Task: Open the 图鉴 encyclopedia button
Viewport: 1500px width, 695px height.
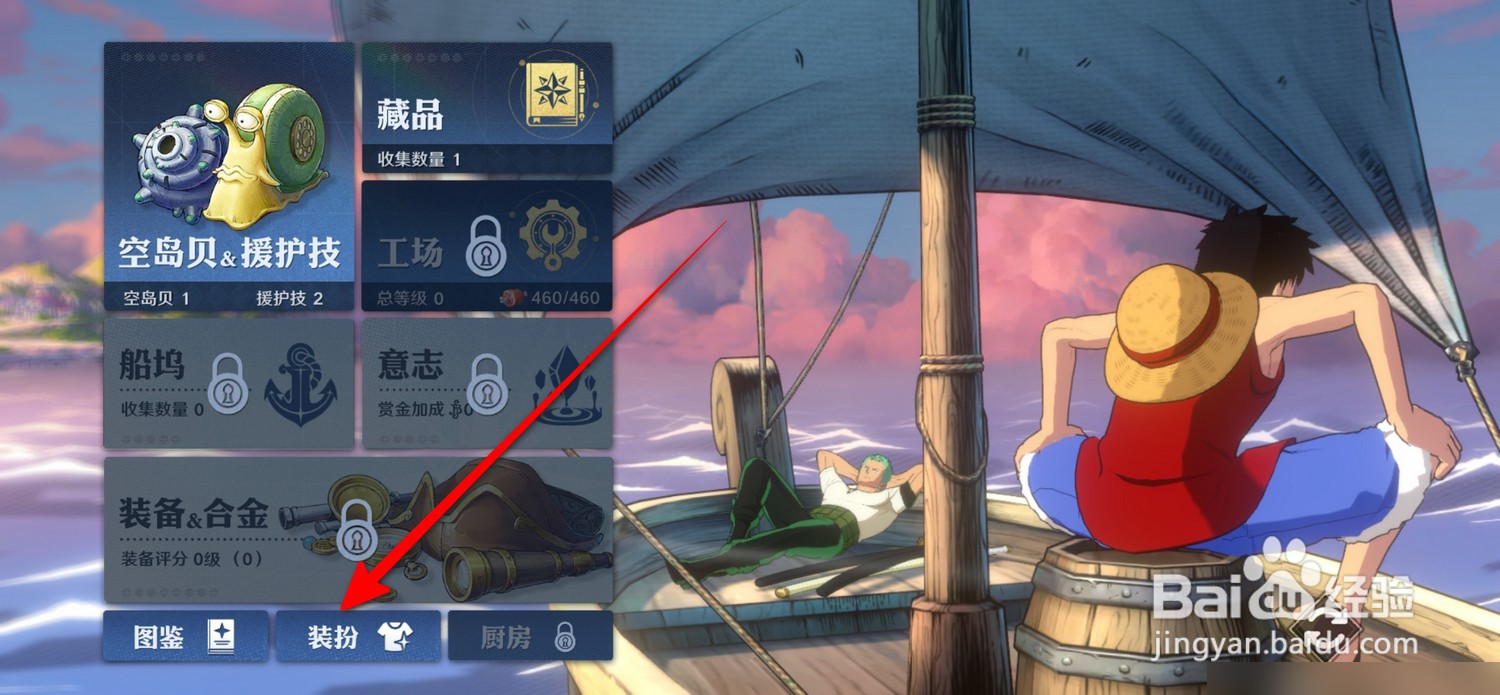Action: pos(185,636)
